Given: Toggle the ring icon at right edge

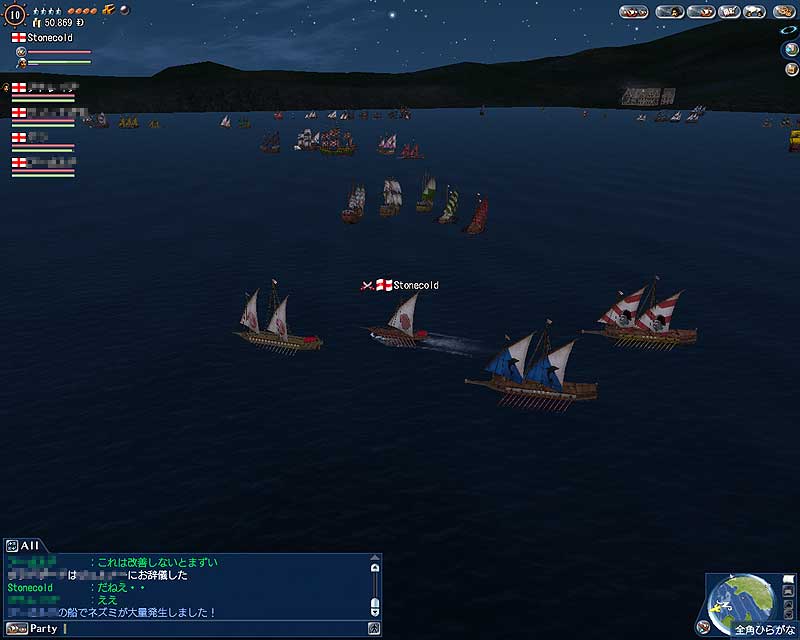Looking at the screenshot, I should (790, 31).
